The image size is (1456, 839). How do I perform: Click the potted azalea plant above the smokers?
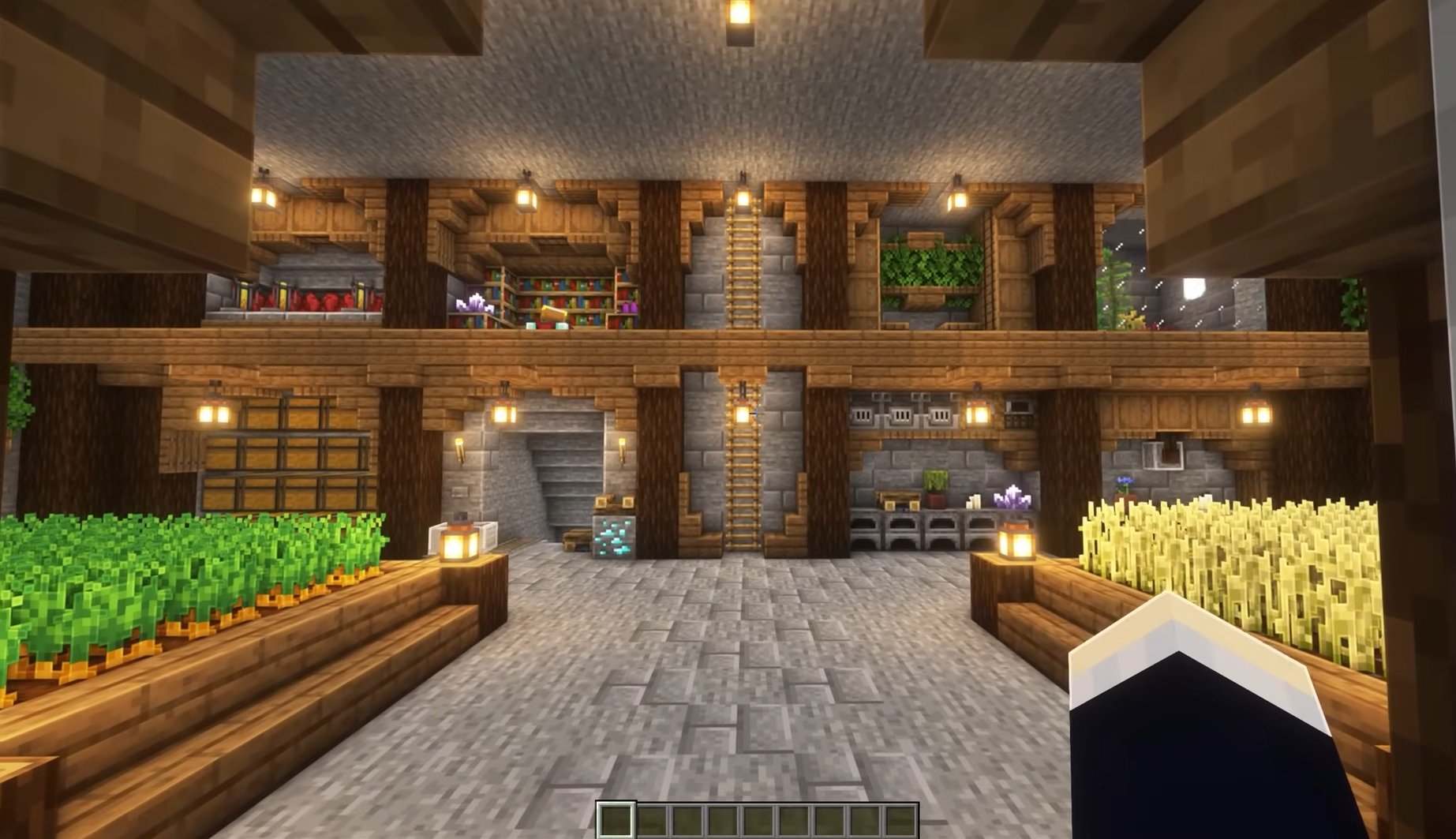(934, 489)
